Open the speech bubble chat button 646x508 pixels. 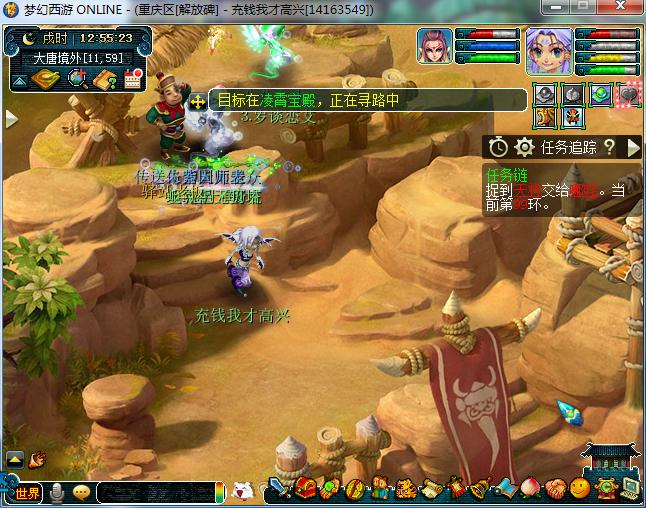81,492
